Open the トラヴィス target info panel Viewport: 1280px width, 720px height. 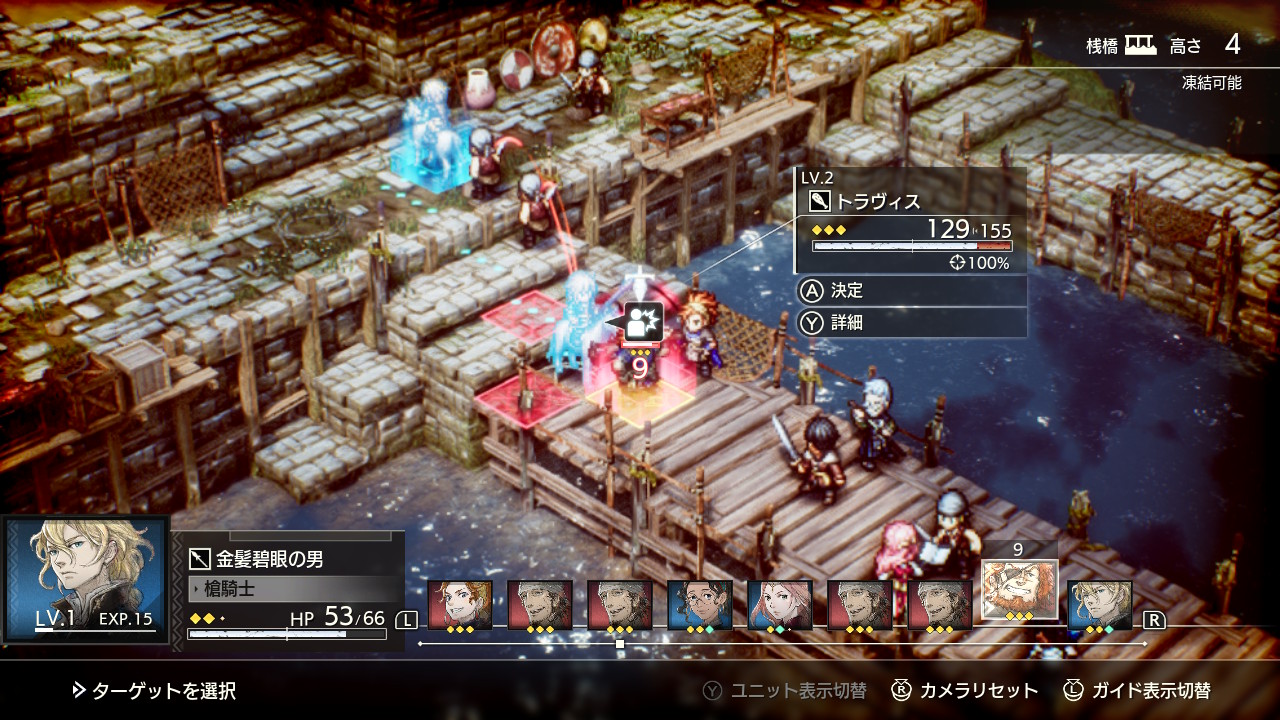click(x=910, y=222)
